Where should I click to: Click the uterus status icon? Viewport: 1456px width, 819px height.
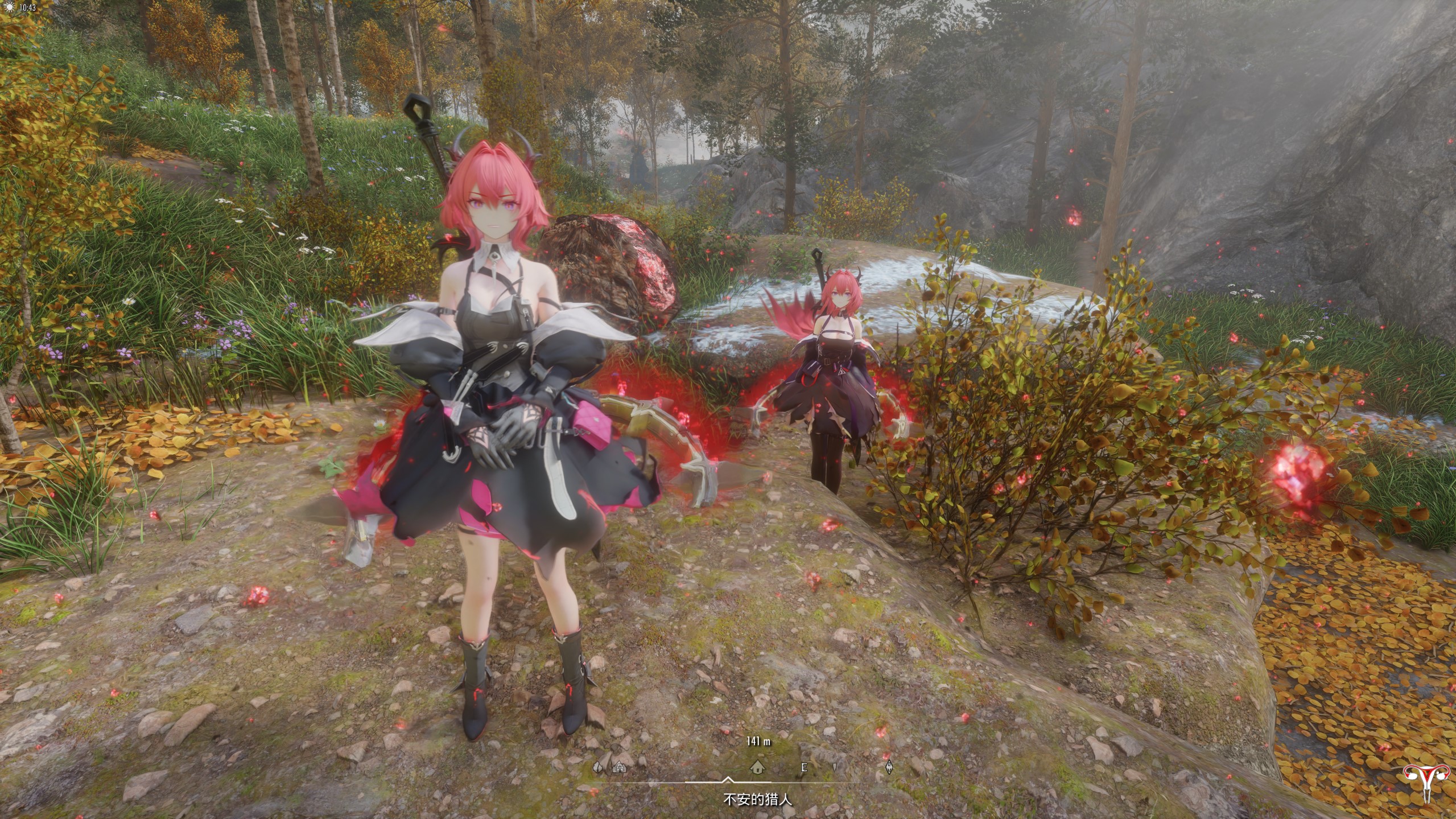(x=1428, y=783)
